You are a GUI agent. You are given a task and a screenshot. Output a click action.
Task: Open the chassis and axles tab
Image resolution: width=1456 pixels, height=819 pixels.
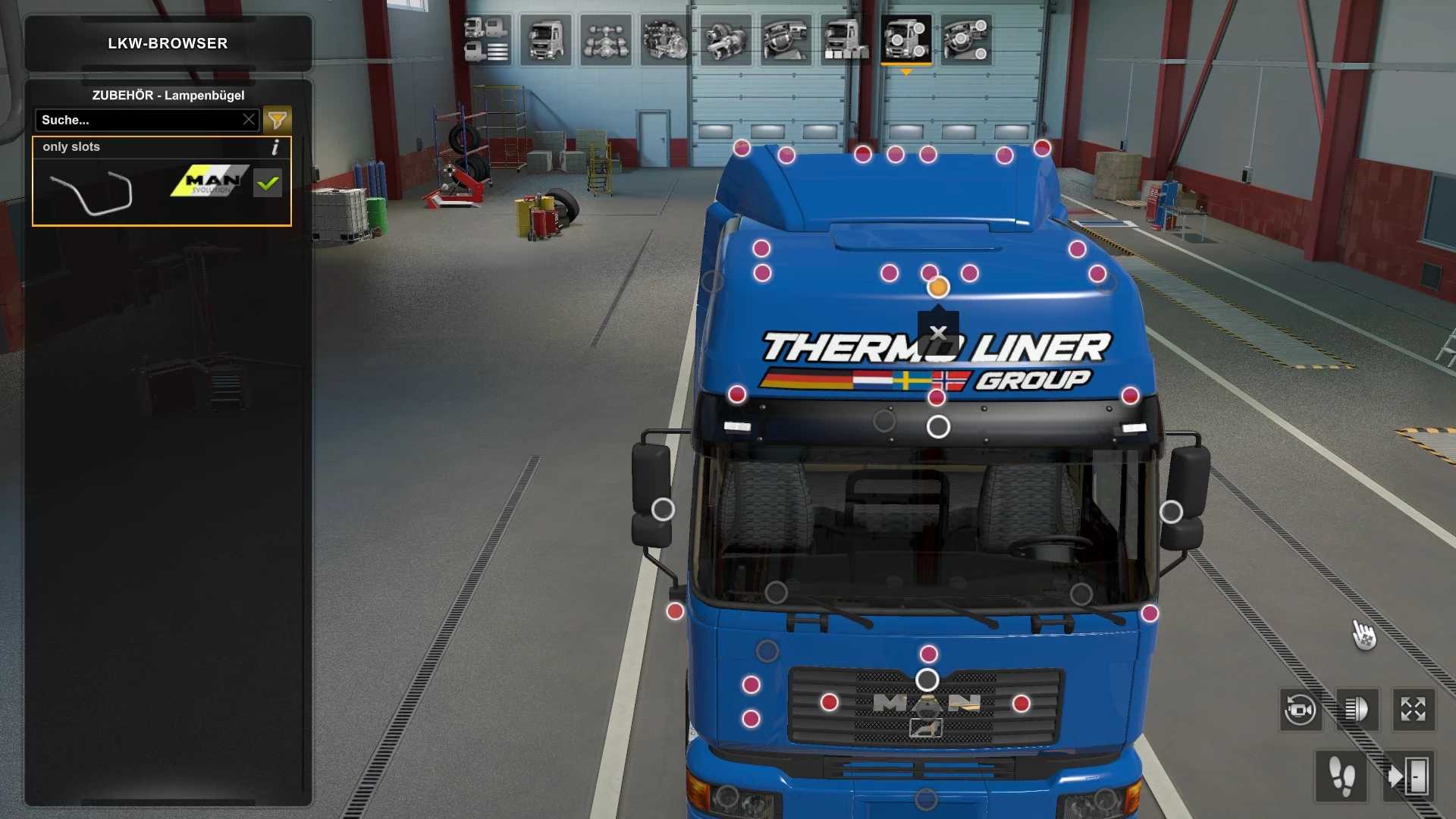pos(606,39)
